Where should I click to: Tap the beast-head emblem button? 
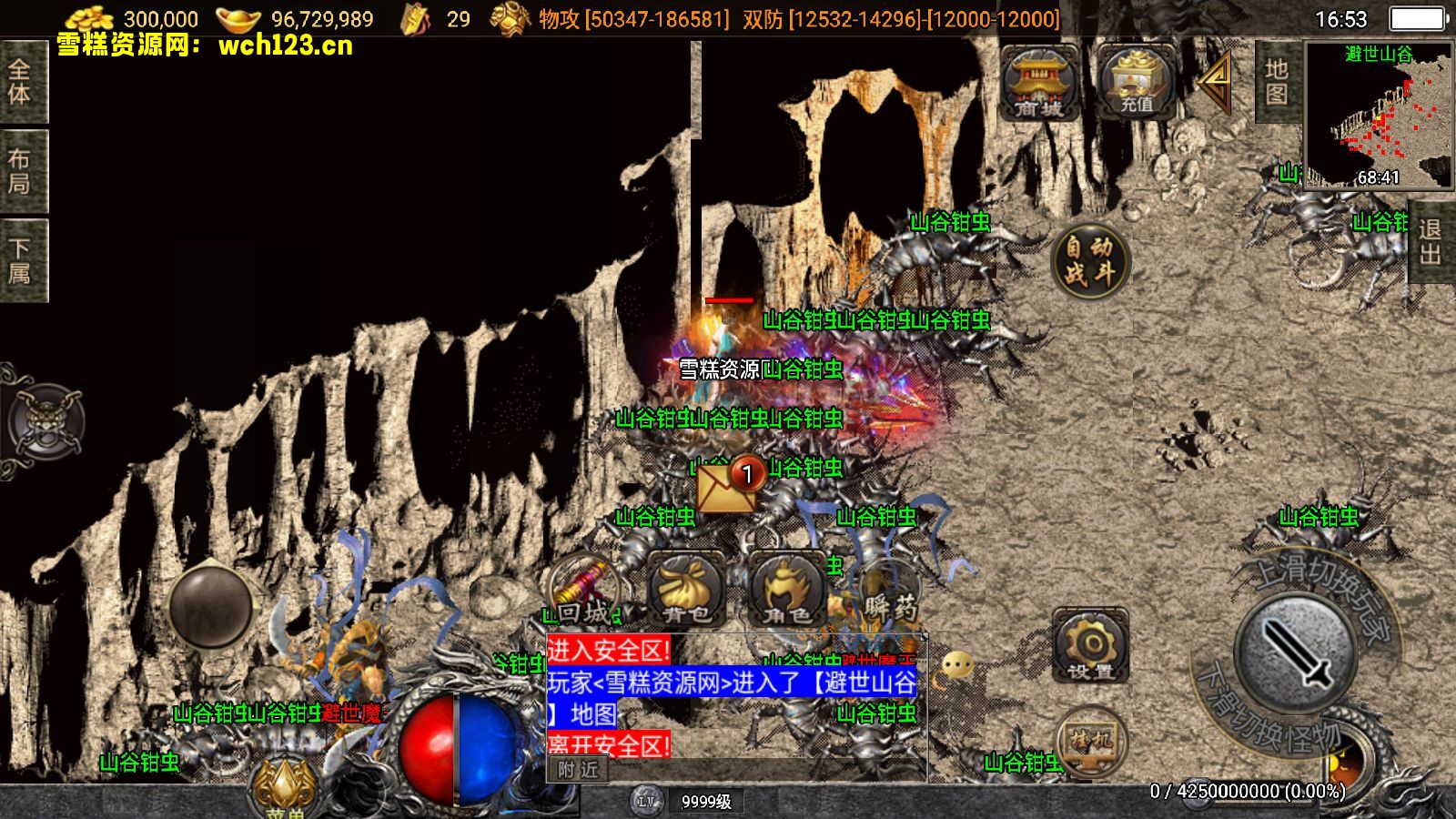[45, 422]
